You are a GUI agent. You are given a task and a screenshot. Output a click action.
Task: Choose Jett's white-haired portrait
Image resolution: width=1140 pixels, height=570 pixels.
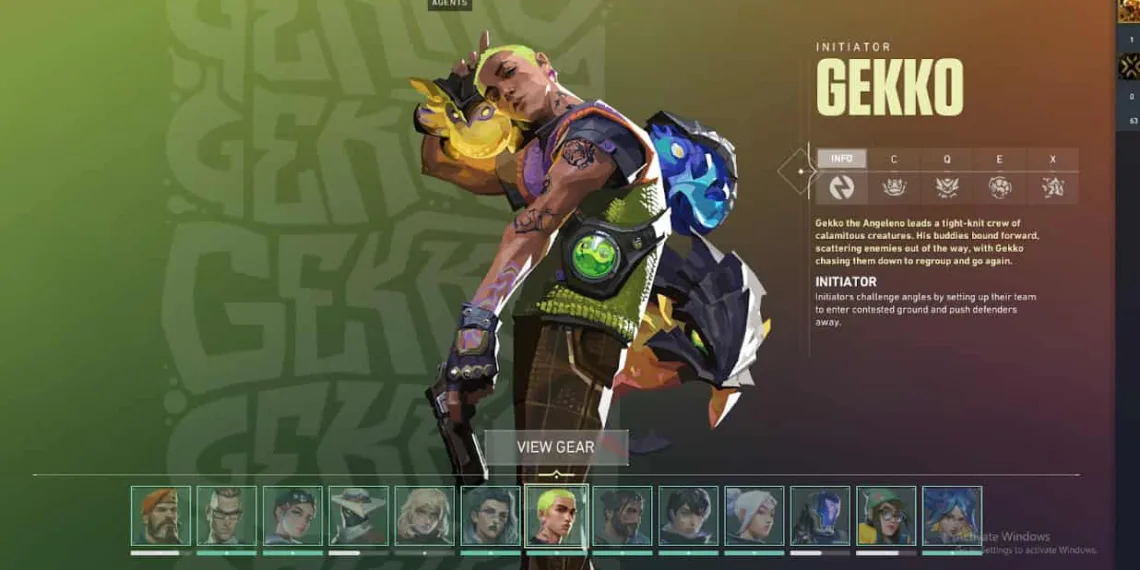tap(754, 516)
